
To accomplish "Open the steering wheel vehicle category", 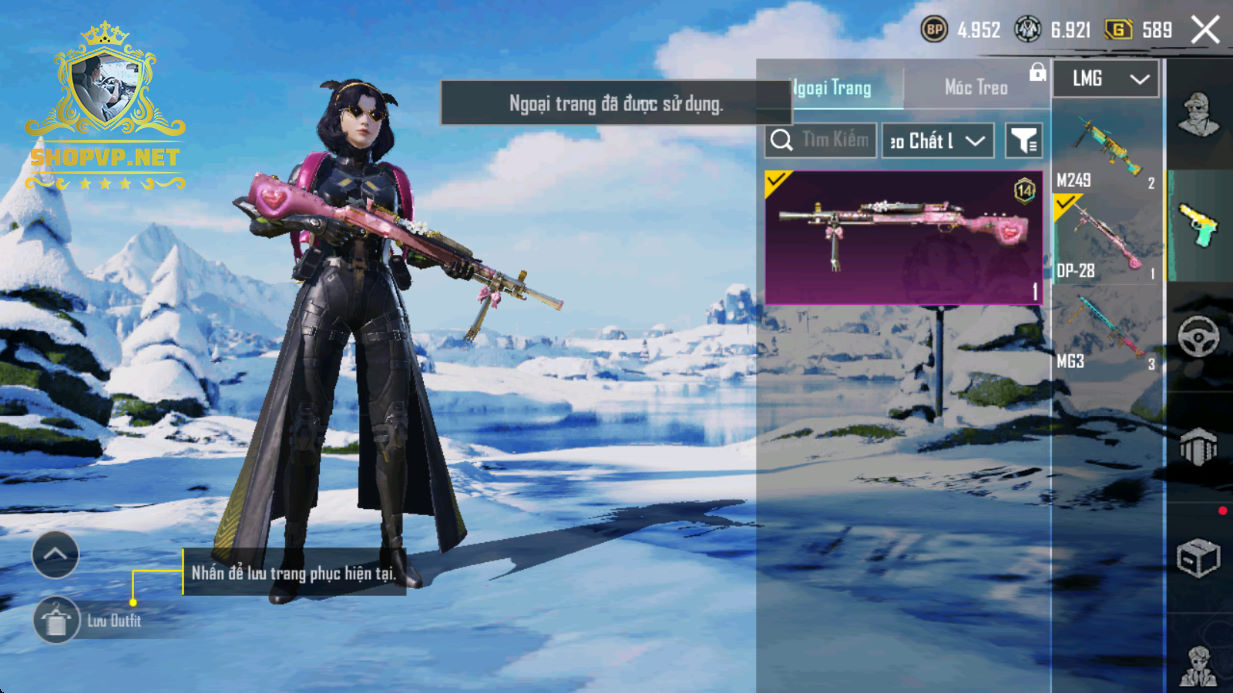I will tap(1198, 338).
